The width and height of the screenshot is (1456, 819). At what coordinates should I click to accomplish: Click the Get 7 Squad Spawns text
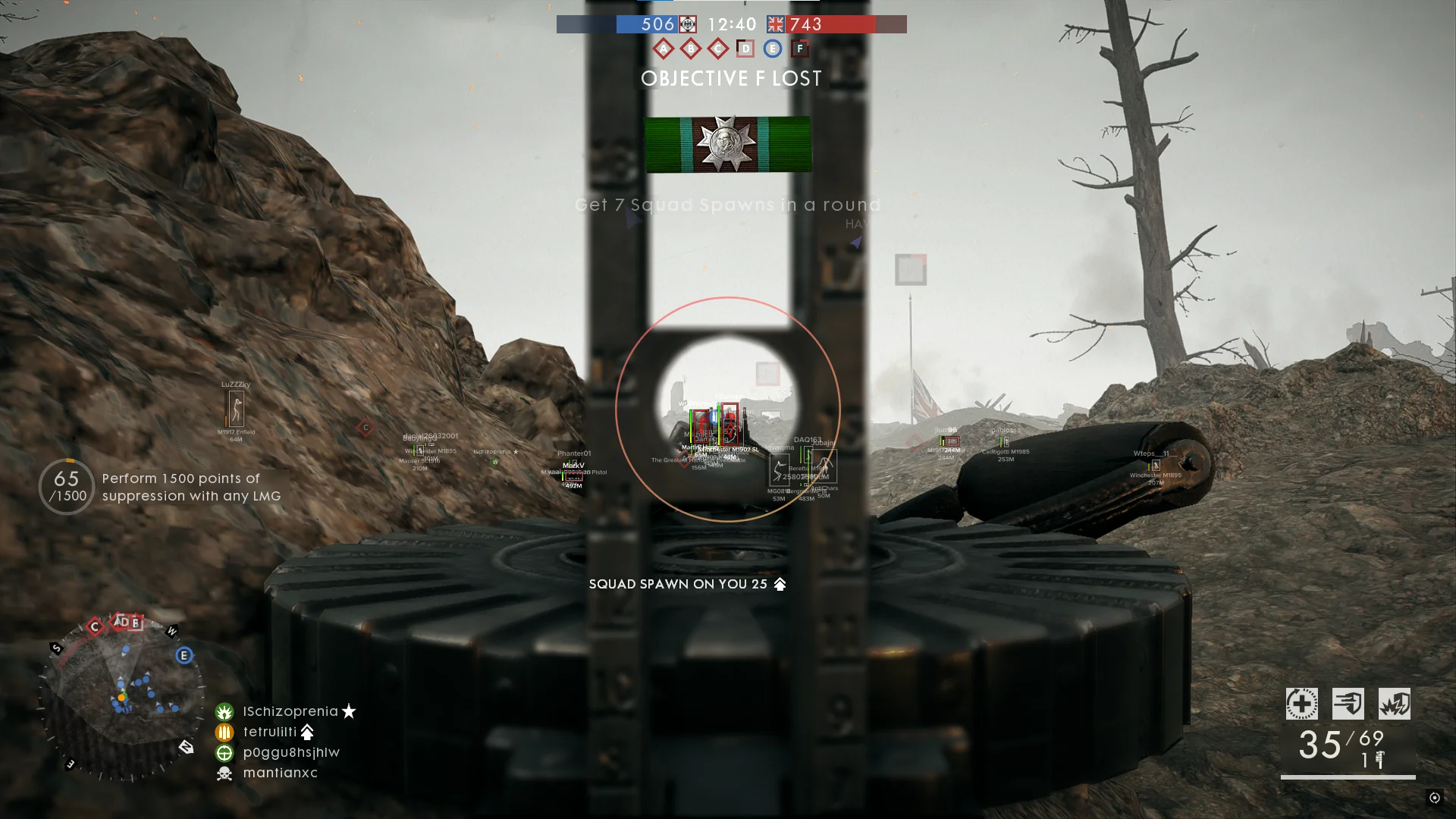coord(727,205)
